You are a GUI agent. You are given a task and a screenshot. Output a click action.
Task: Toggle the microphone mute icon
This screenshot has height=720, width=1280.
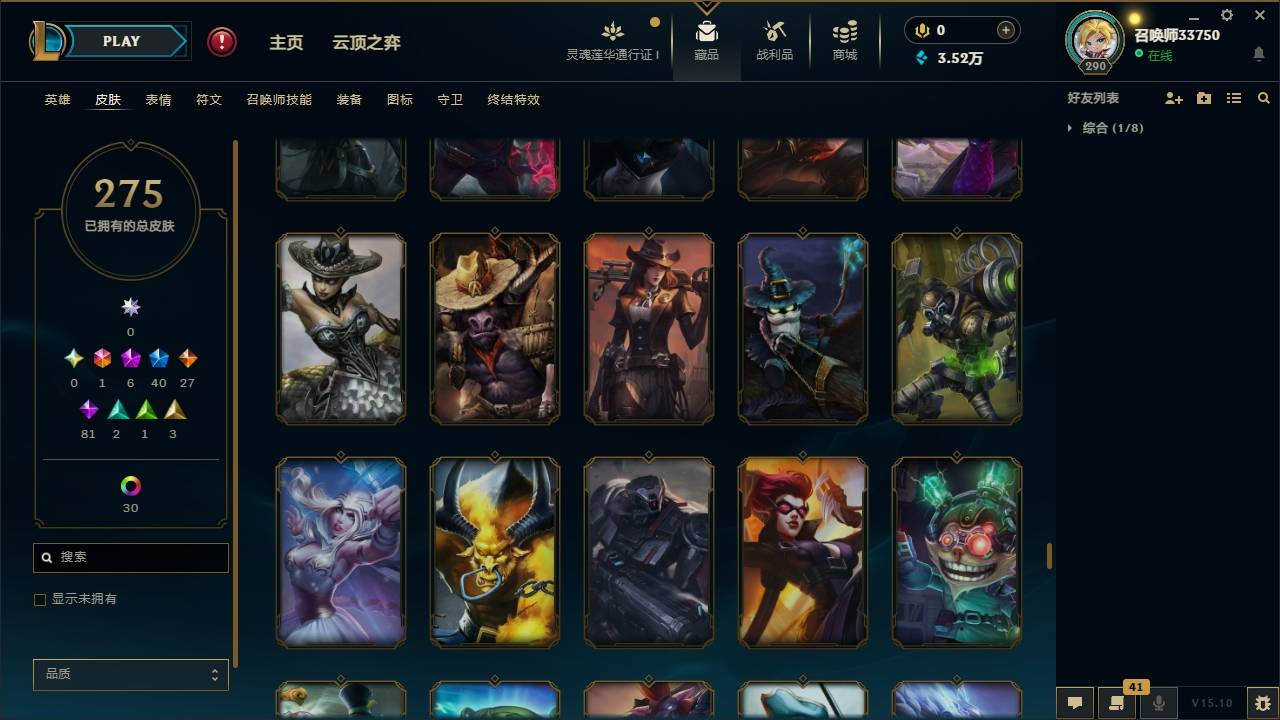pyautogui.click(x=1159, y=701)
